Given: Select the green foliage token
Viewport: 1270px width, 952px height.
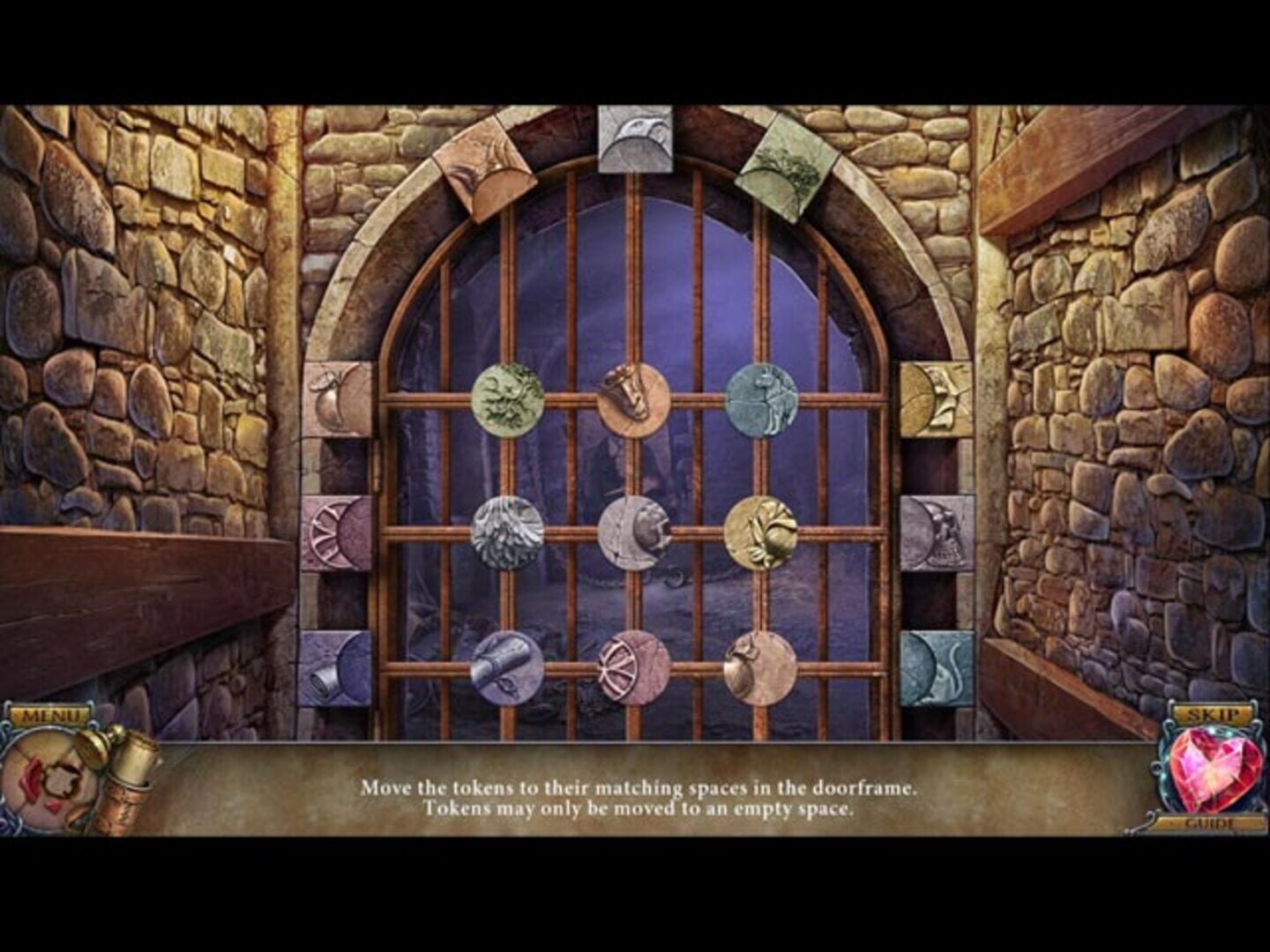Looking at the screenshot, I should (509, 398).
